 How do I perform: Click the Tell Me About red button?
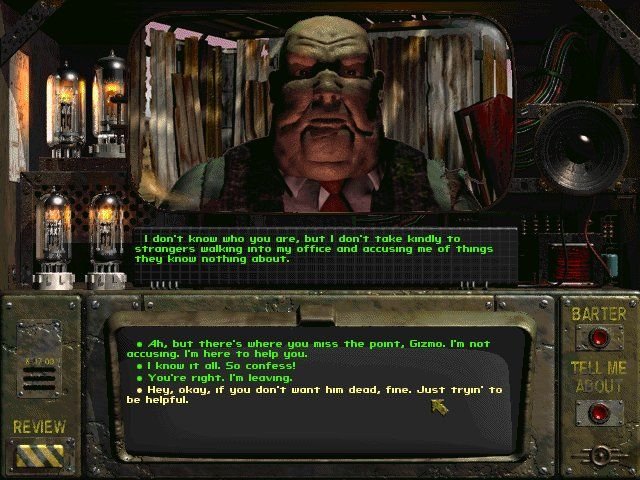click(x=599, y=411)
